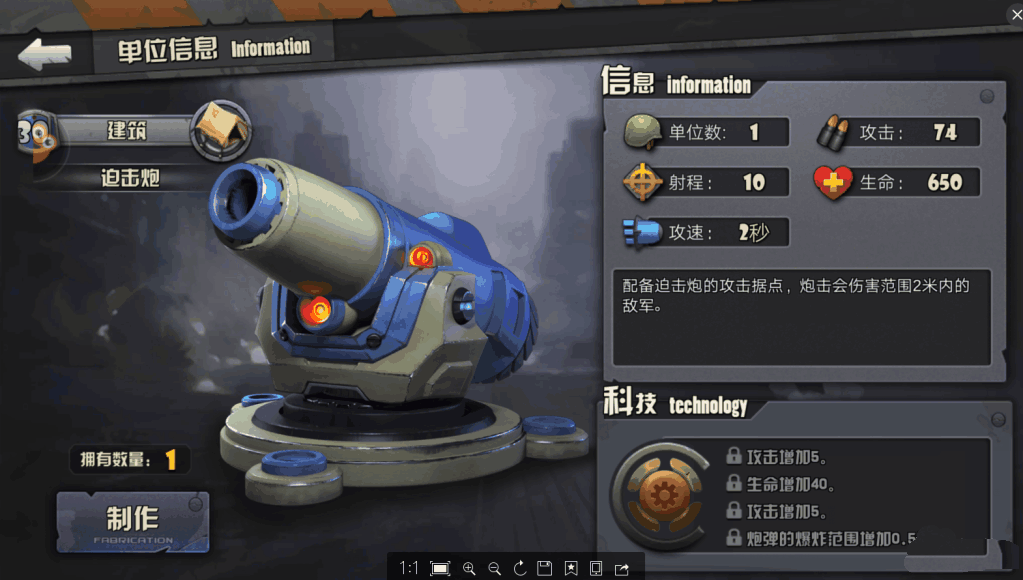The height and width of the screenshot is (580, 1023).
Task: Open the 建筑 building category bar
Action: click(x=127, y=130)
